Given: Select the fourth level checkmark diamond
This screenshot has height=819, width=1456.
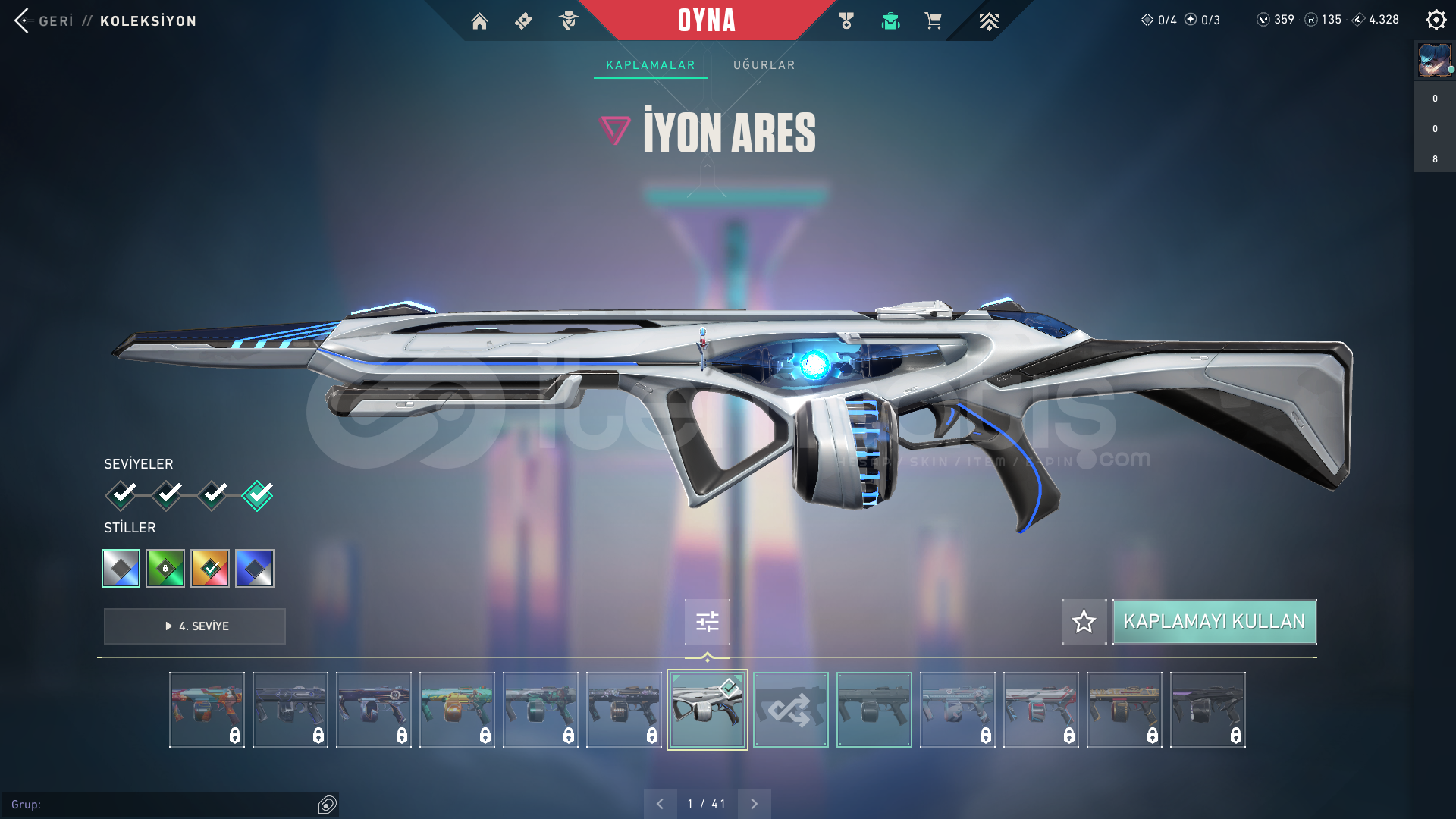Looking at the screenshot, I should point(257,495).
